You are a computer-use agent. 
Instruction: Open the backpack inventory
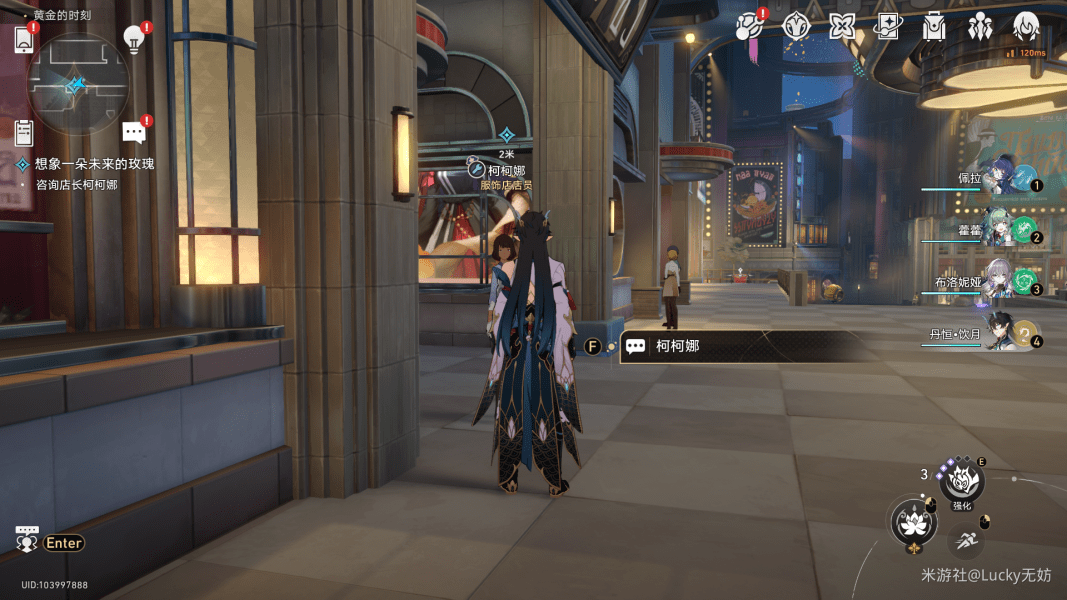(x=934, y=26)
